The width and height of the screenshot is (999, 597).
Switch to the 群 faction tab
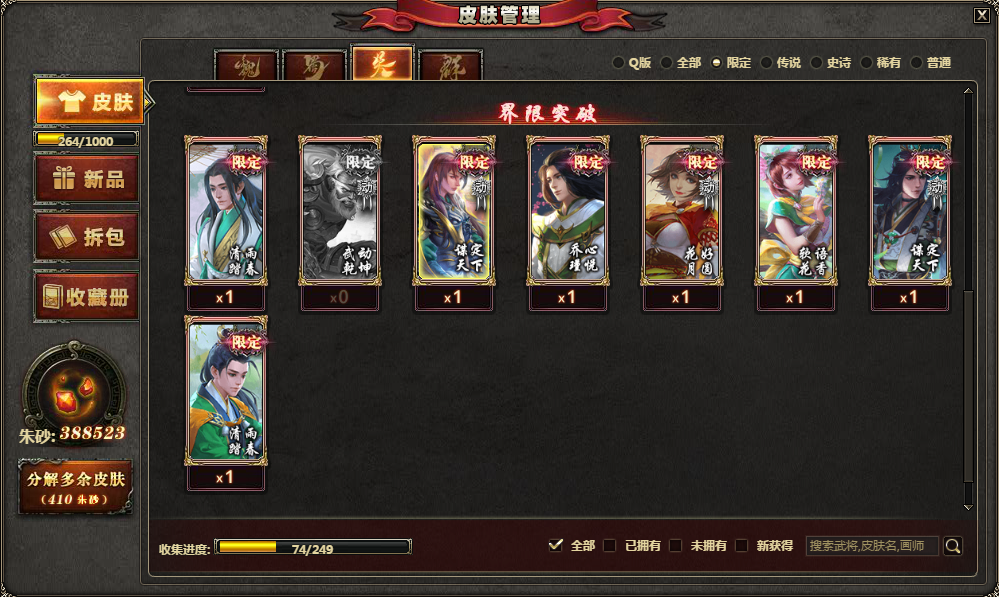point(450,66)
